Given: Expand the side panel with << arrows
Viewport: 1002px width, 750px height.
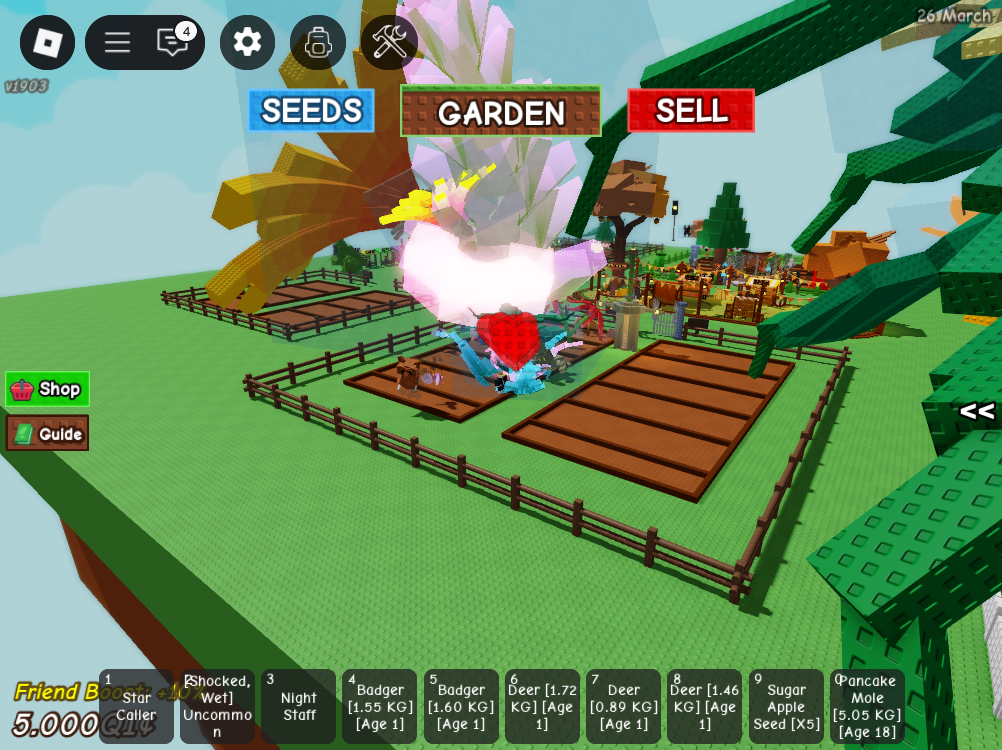Looking at the screenshot, I should (976, 411).
